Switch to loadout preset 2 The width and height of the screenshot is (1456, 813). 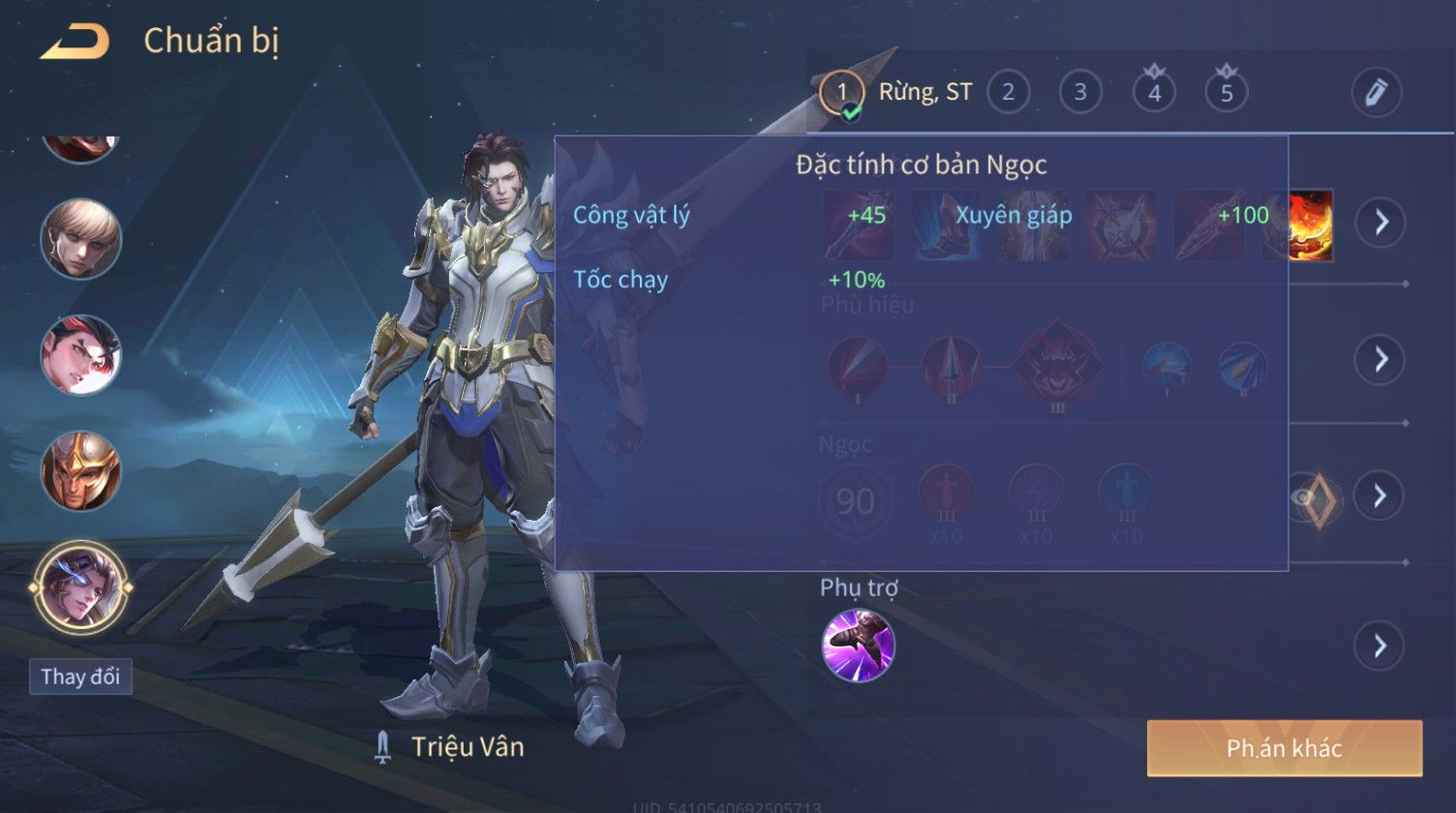[x=1008, y=93]
